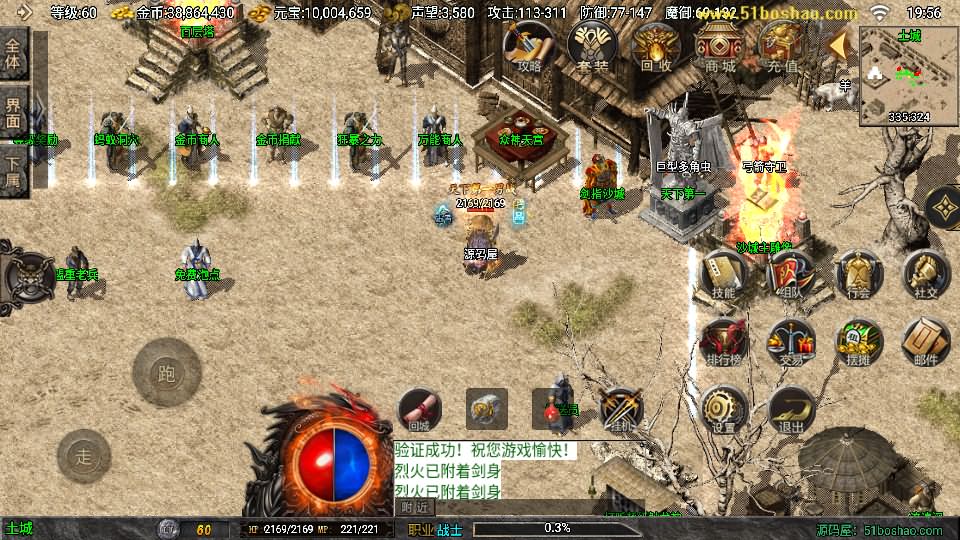Open the 设置 settings gear
960x540 pixels.
point(723,410)
